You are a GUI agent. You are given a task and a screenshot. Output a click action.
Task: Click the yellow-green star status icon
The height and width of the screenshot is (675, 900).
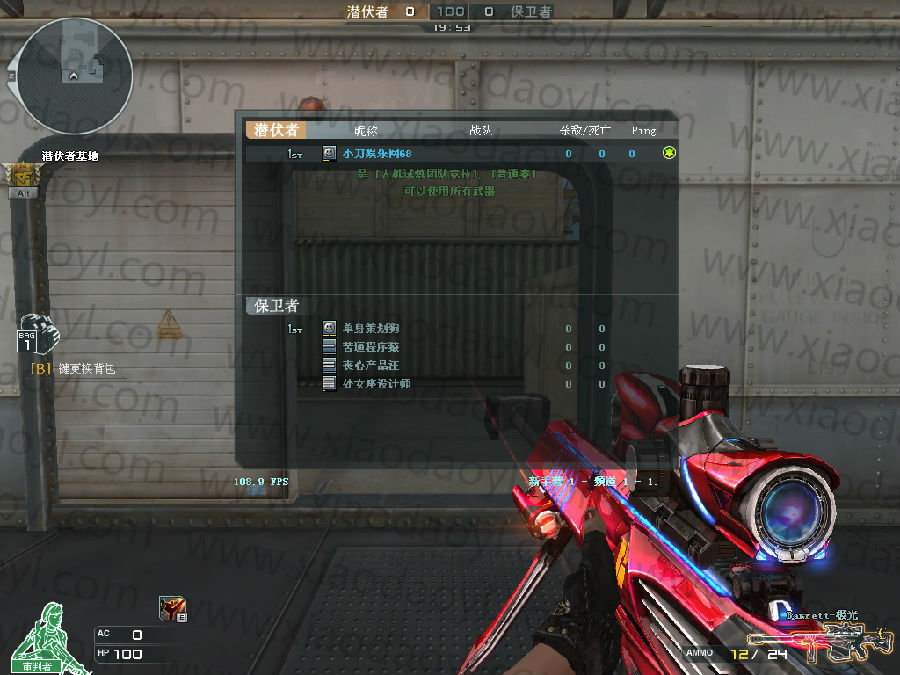point(670,153)
